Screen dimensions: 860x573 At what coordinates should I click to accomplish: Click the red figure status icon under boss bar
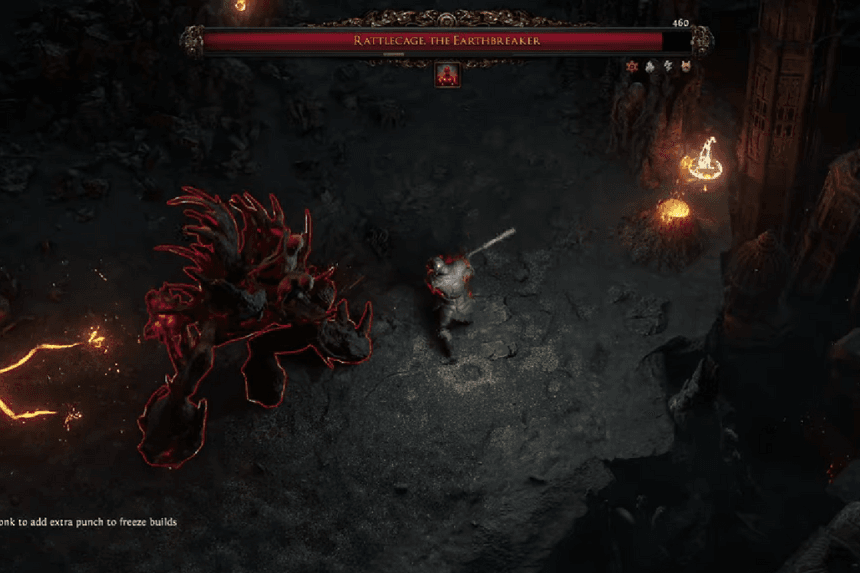pyautogui.click(x=447, y=74)
